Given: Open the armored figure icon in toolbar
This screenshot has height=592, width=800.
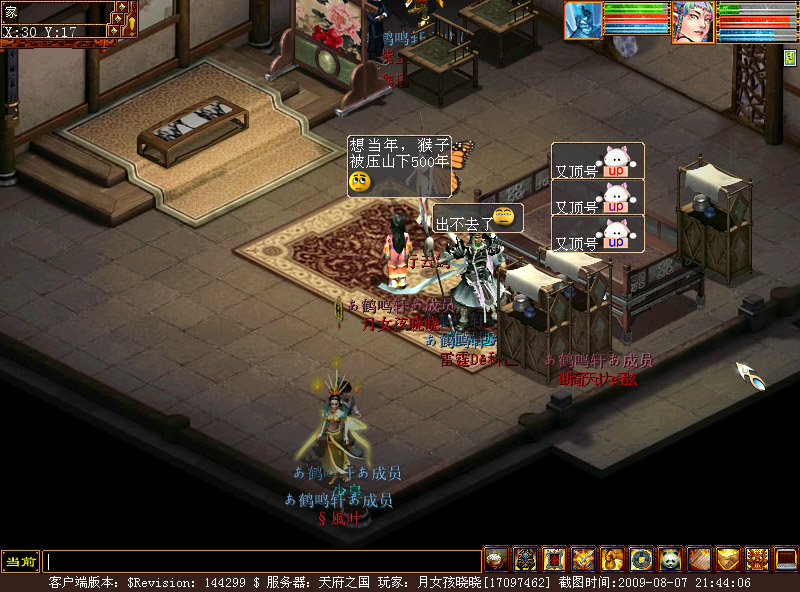Looking at the screenshot, I should (525, 560).
